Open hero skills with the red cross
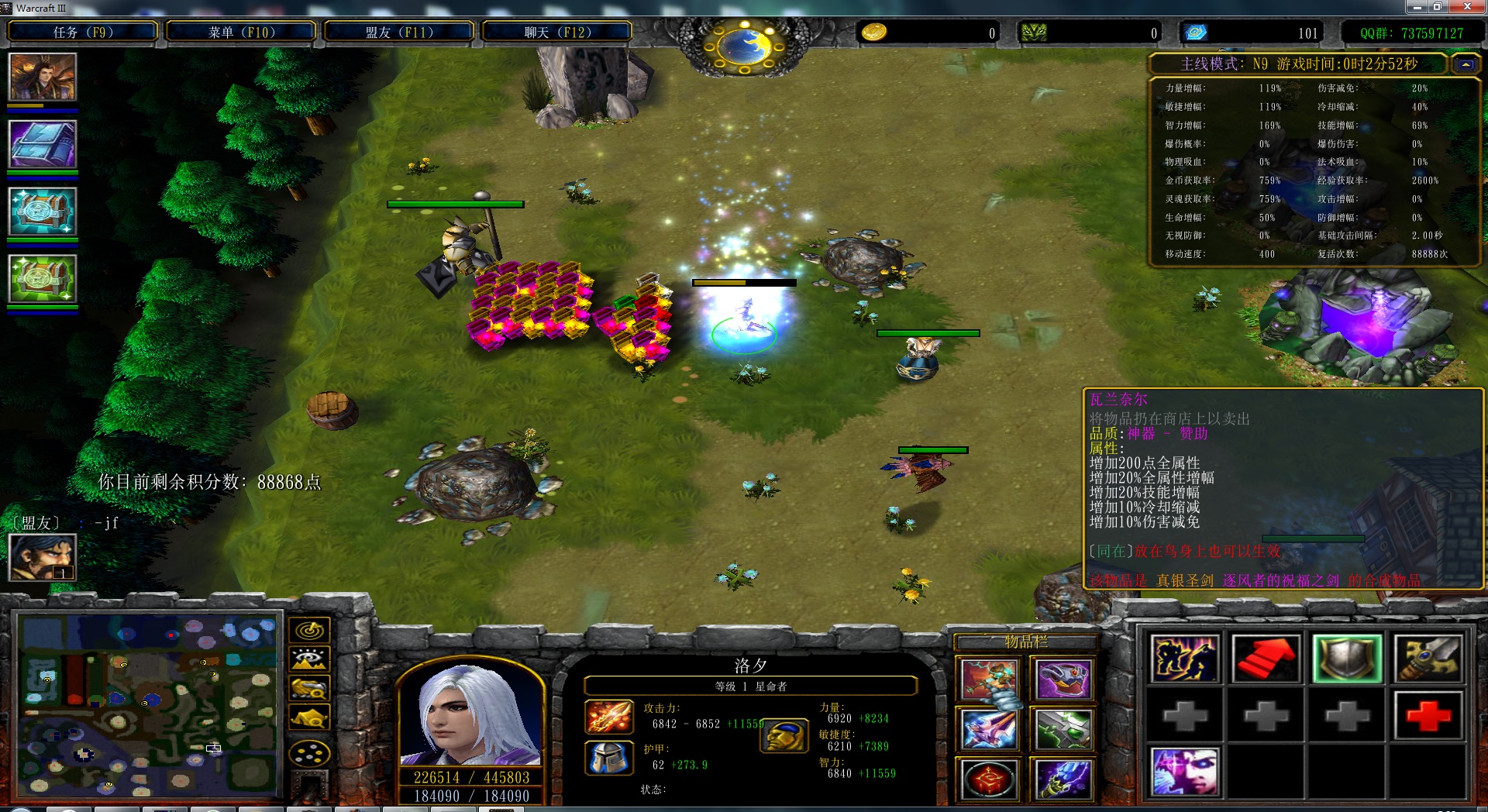The height and width of the screenshot is (812, 1488). coord(1428,716)
